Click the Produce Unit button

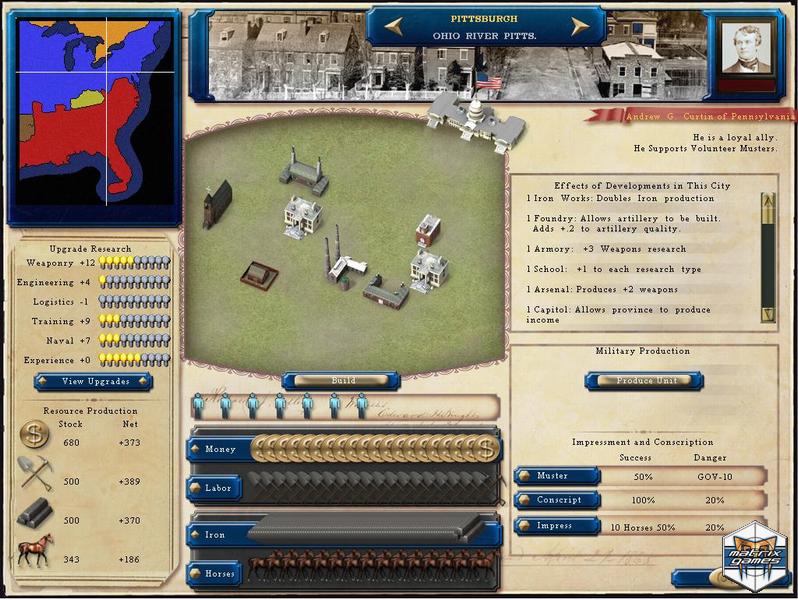[x=643, y=380]
